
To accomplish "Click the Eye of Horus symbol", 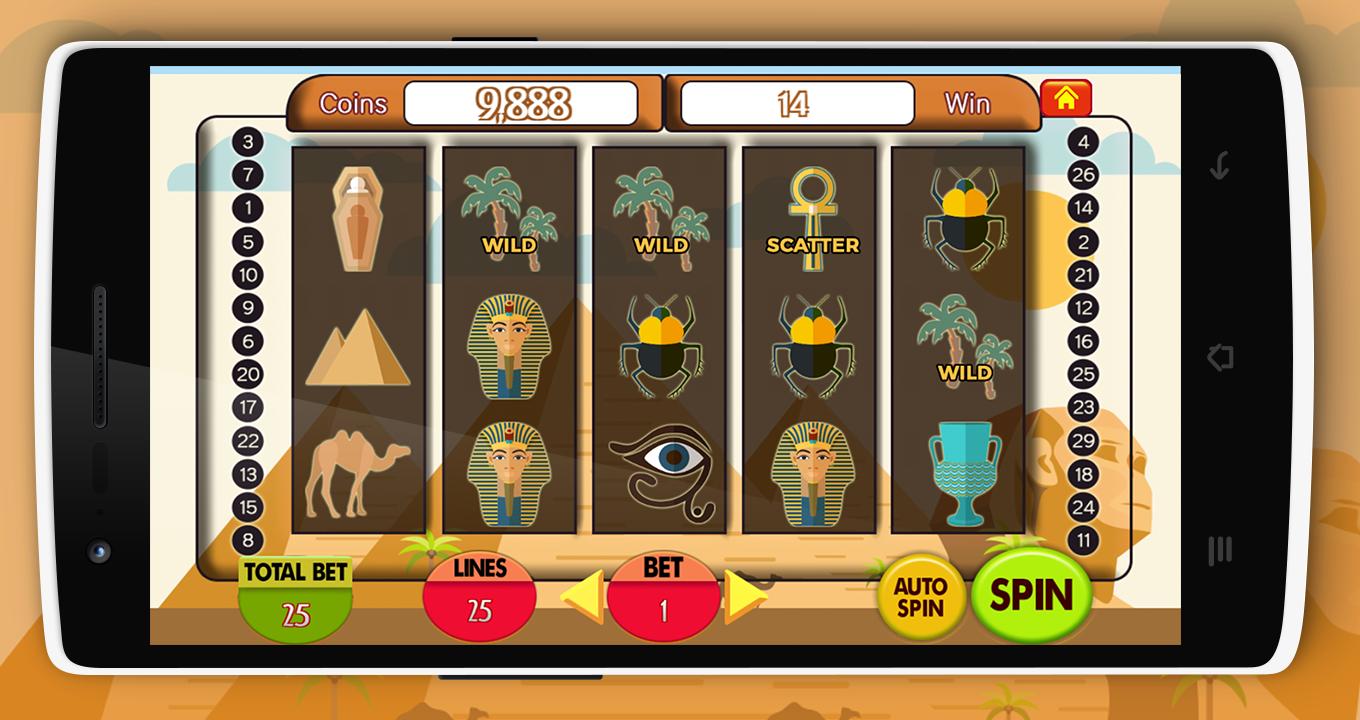I will pos(662,470).
